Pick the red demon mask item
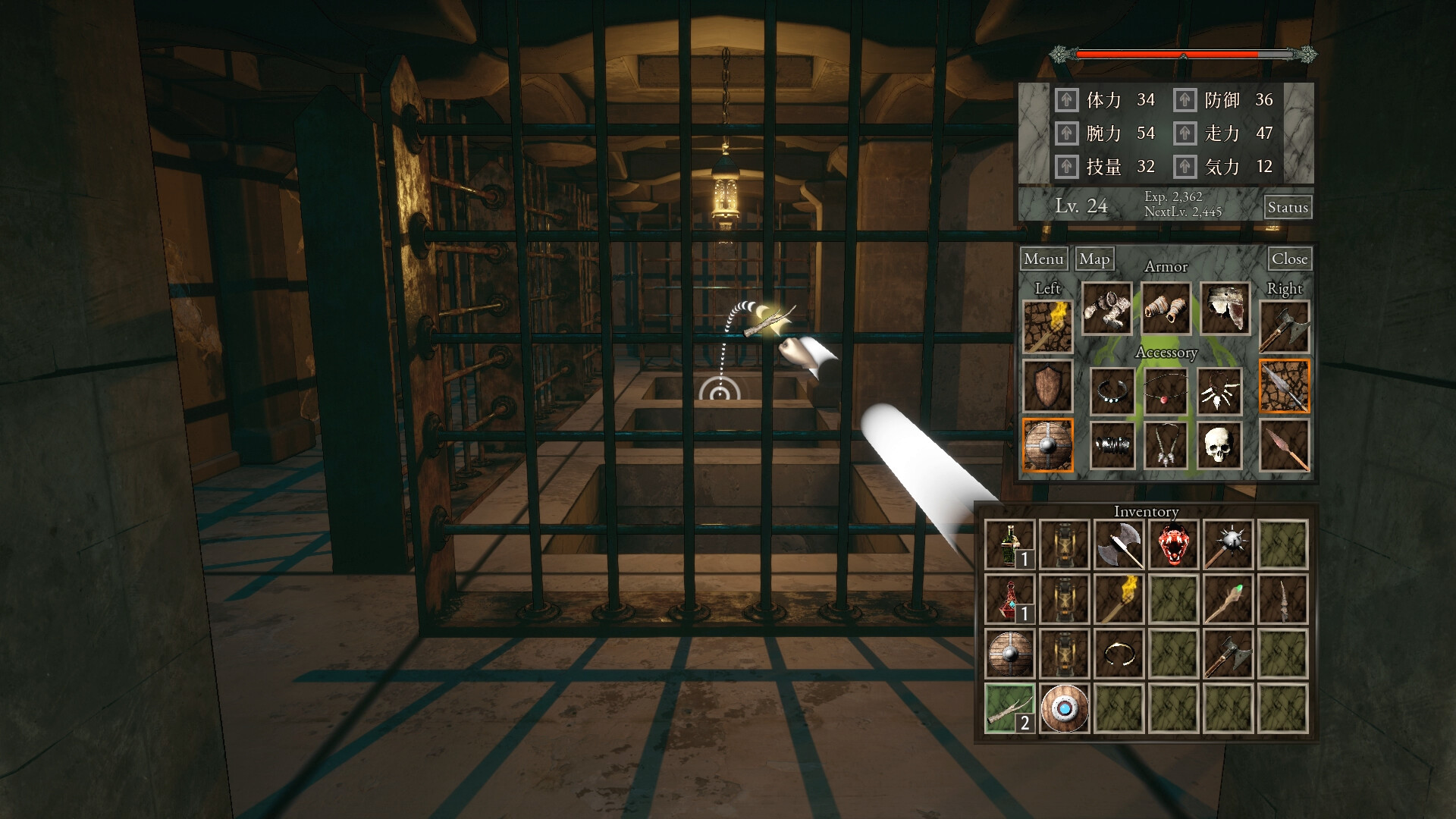Viewport: 1456px width, 819px height. (x=1173, y=544)
